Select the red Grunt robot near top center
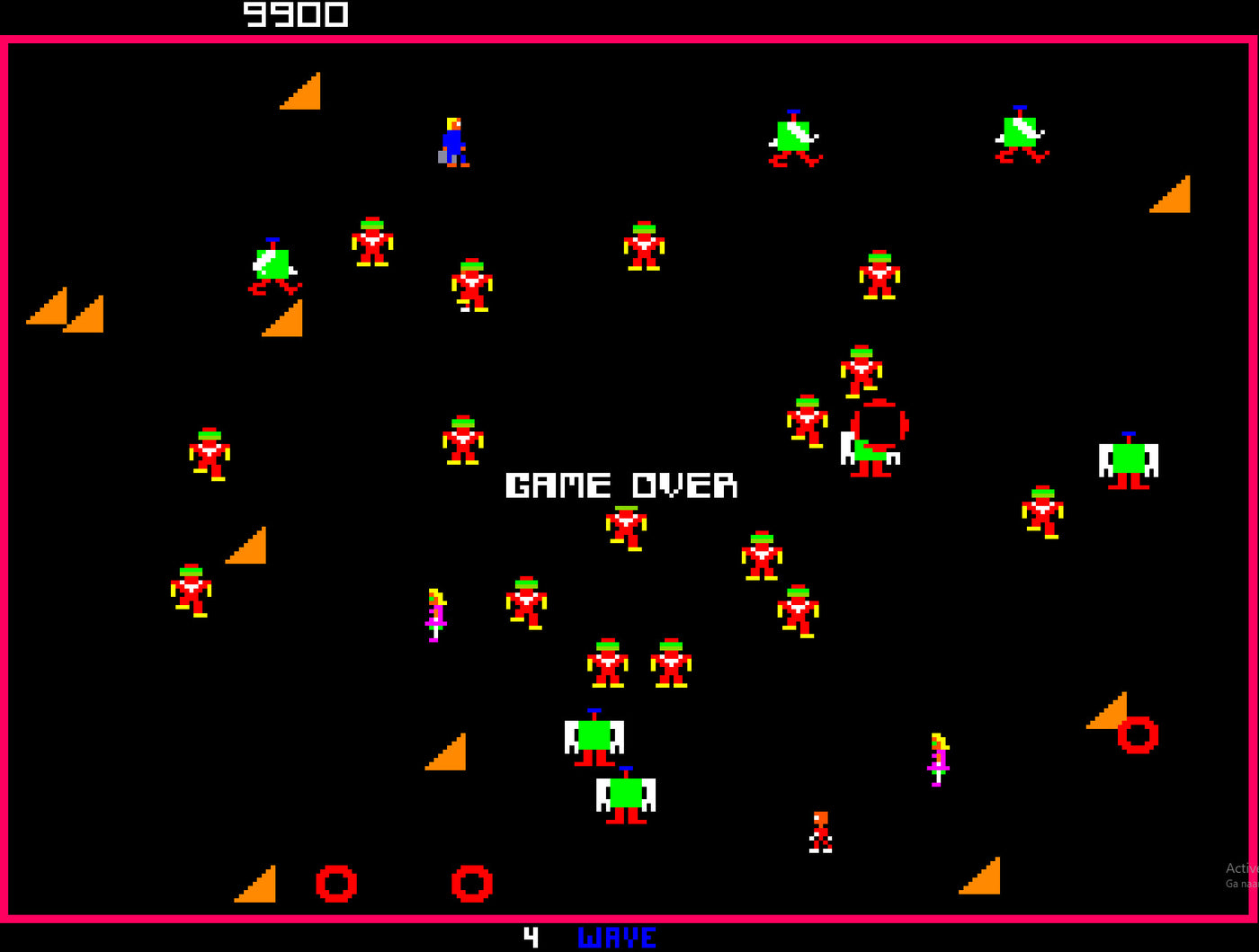The width and height of the screenshot is (1259, 952). [x=643, y=245]
